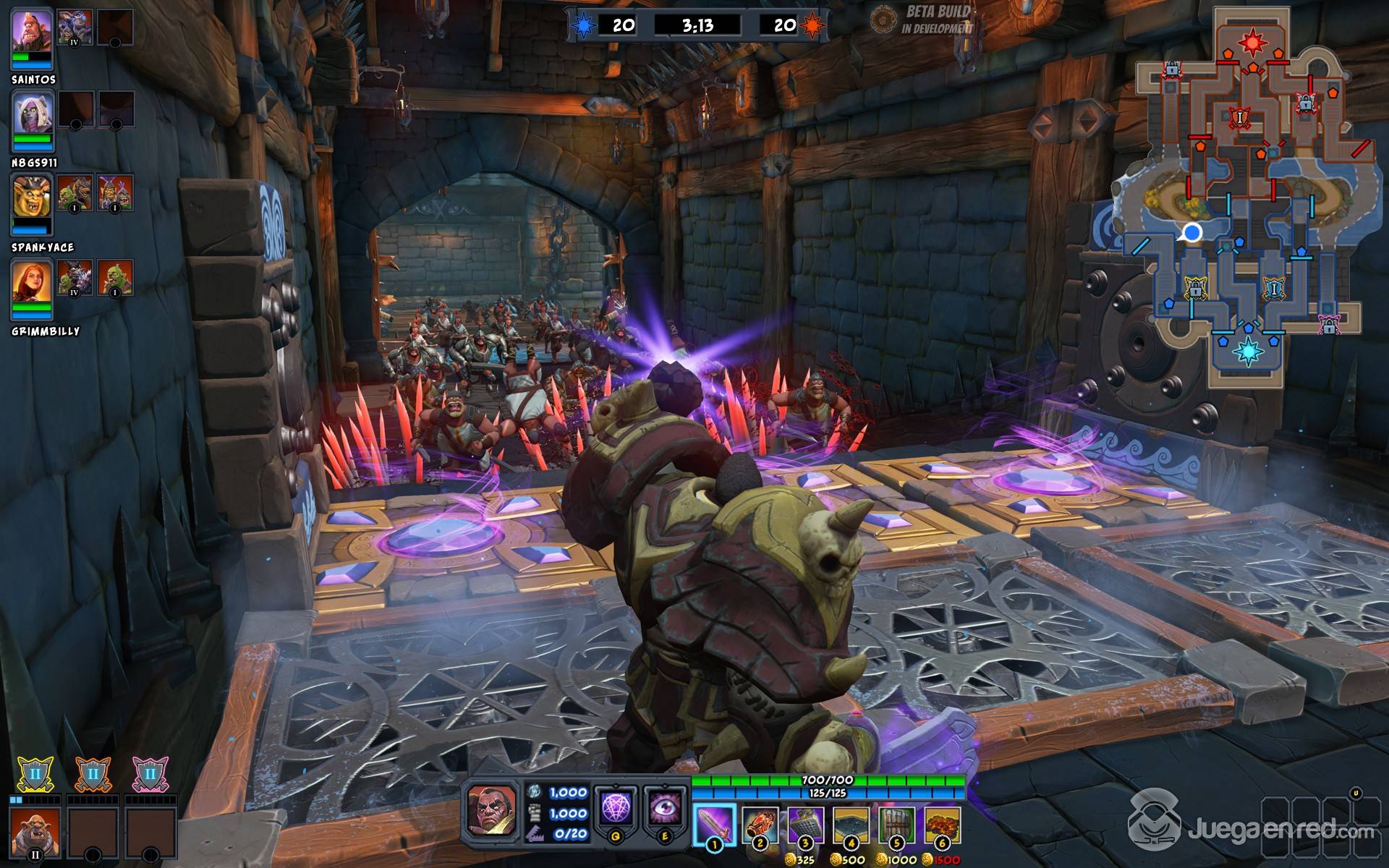
Task: Choose the 1000-coin barricade in slot 5
Action: pos(897,825)
